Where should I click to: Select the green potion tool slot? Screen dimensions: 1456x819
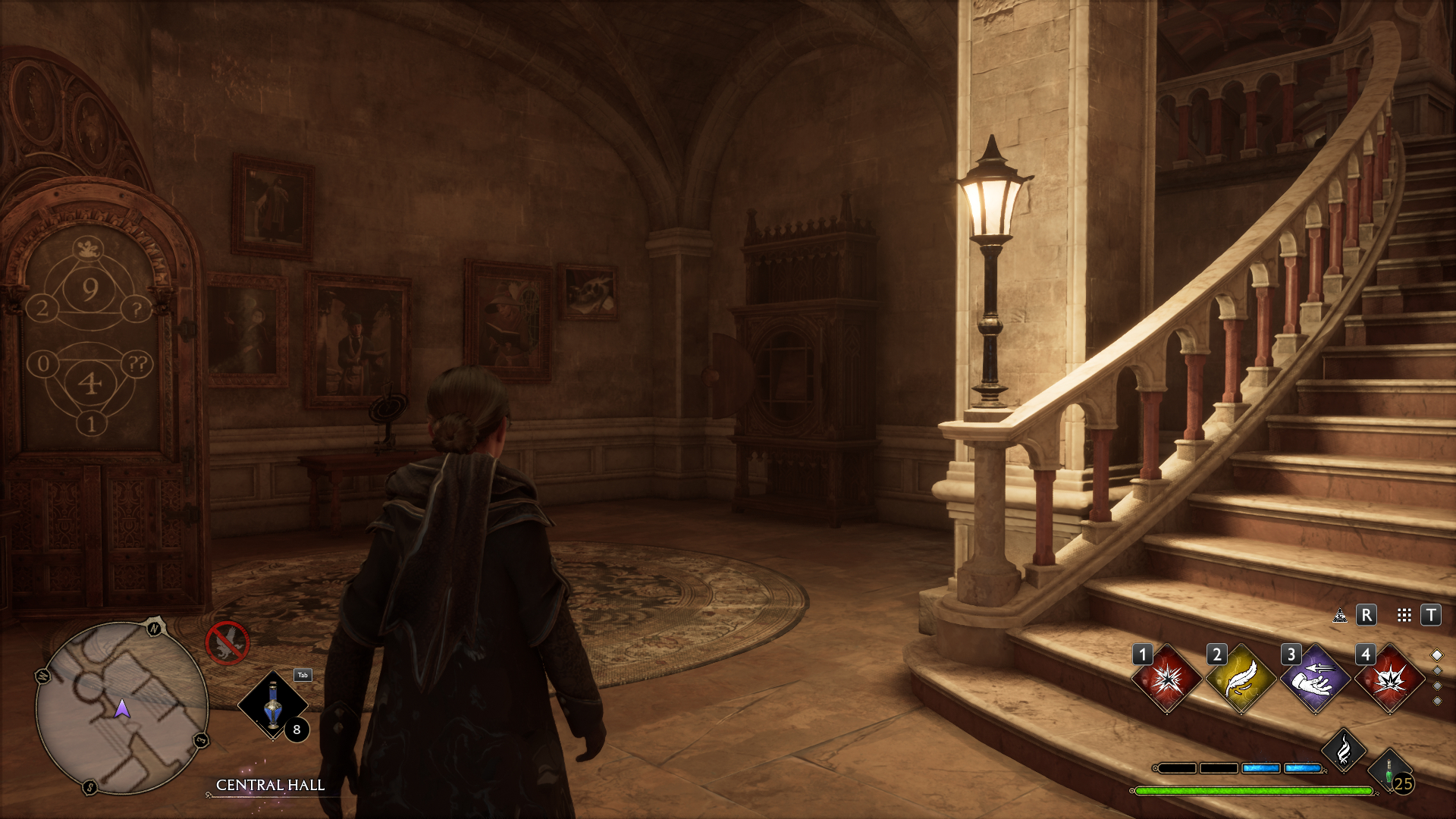click(x=1389, y=771)
